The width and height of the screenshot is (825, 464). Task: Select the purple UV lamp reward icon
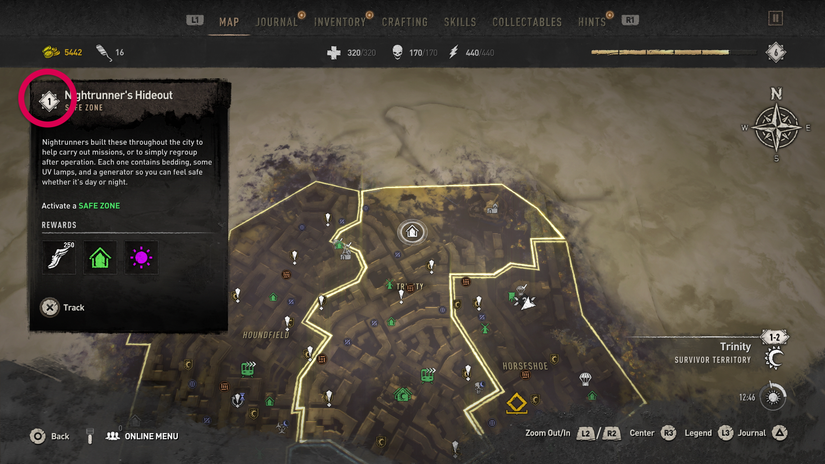(x=141, y=258)
